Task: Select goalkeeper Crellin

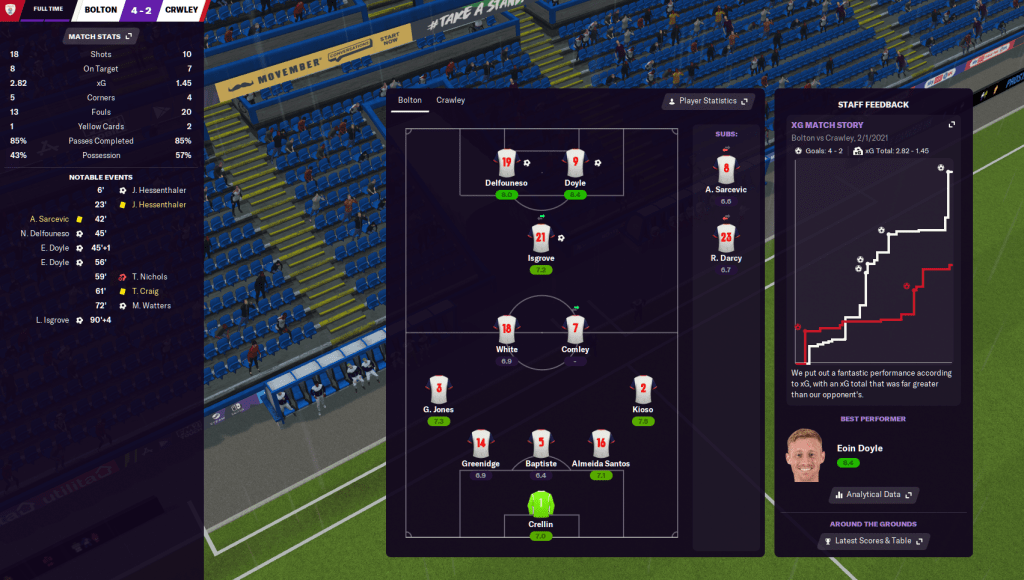Action: point(541,503)
